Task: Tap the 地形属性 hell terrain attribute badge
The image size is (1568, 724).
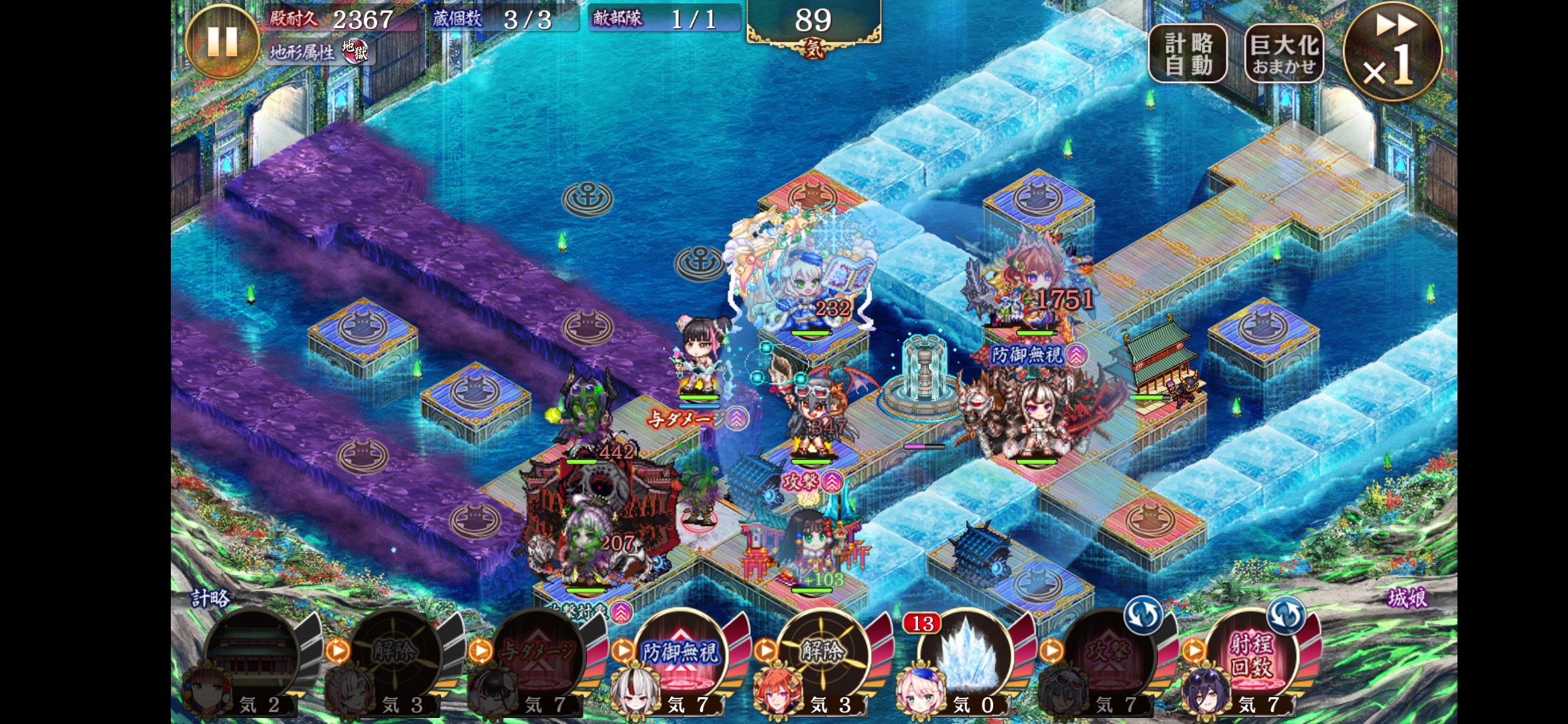Action: point(354,52)
